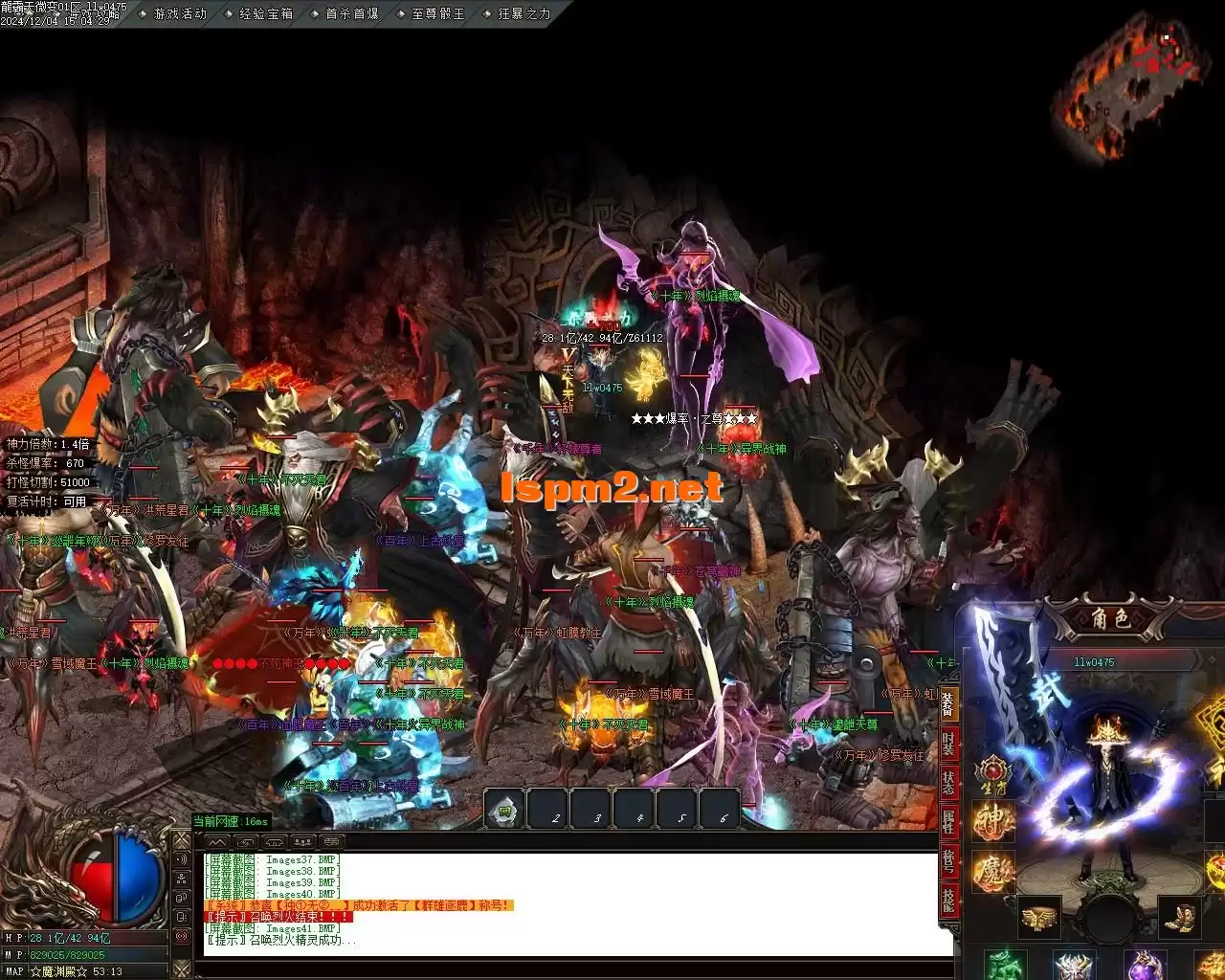The height and width of the screenshot is (980, 1225).
Task: Open the 至尊骰王 menu
Action: click(438, 13)
